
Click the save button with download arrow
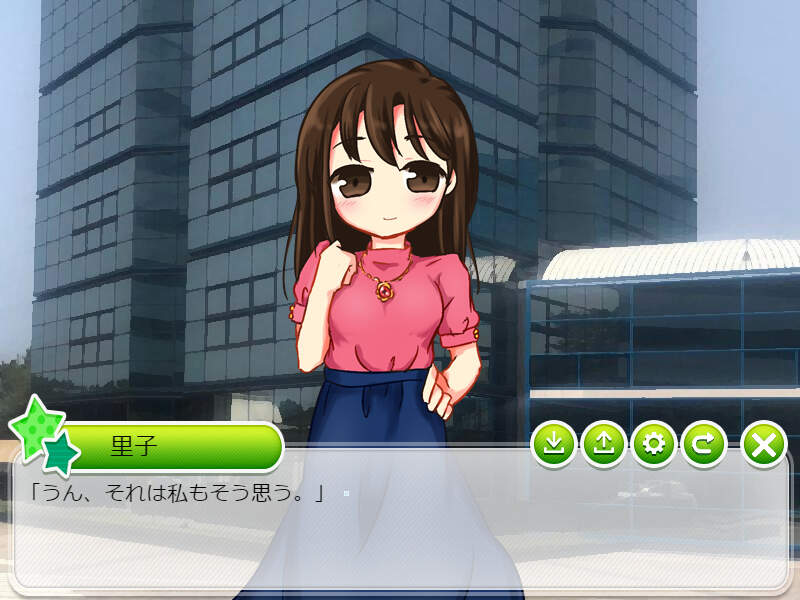click(x=554, y=444)
